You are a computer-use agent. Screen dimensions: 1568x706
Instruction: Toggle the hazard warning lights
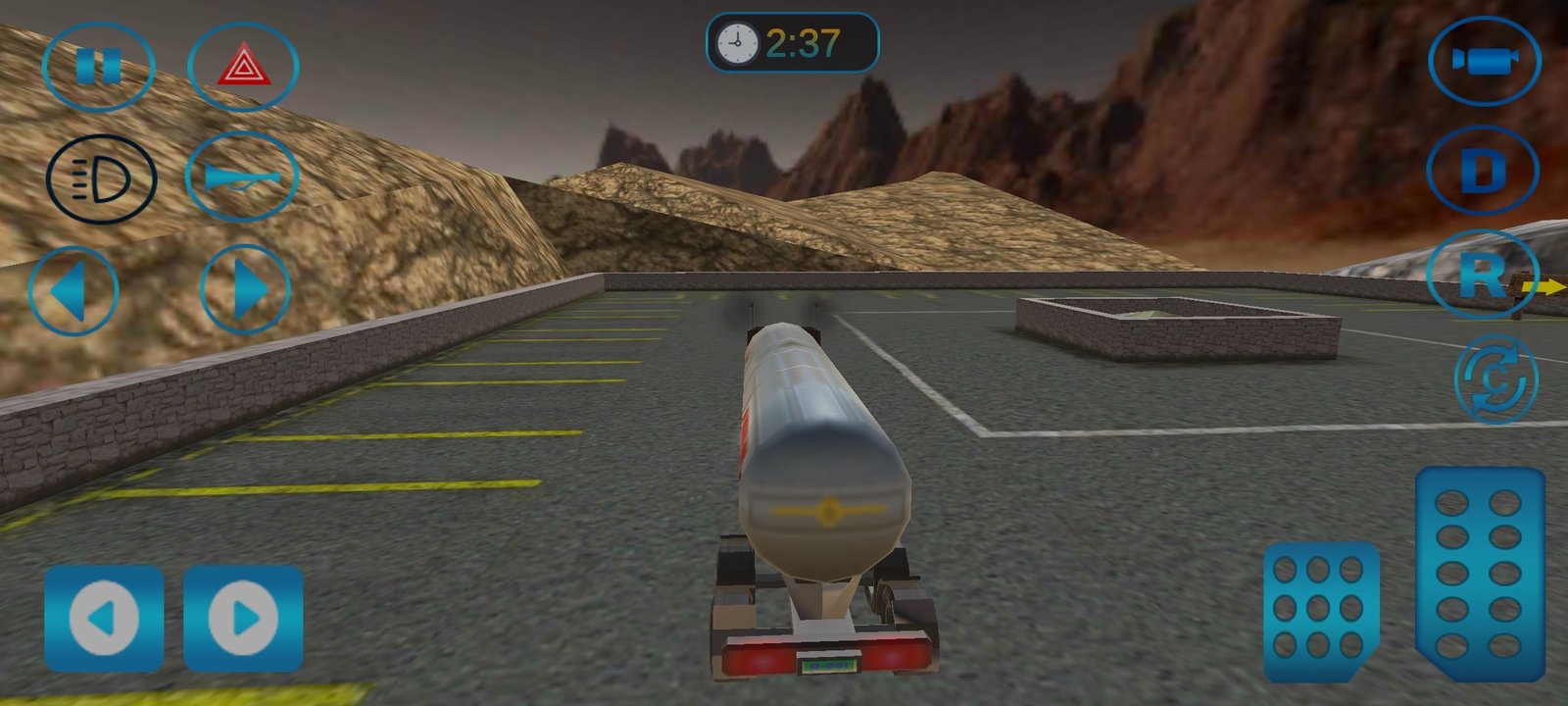point(242,67)
